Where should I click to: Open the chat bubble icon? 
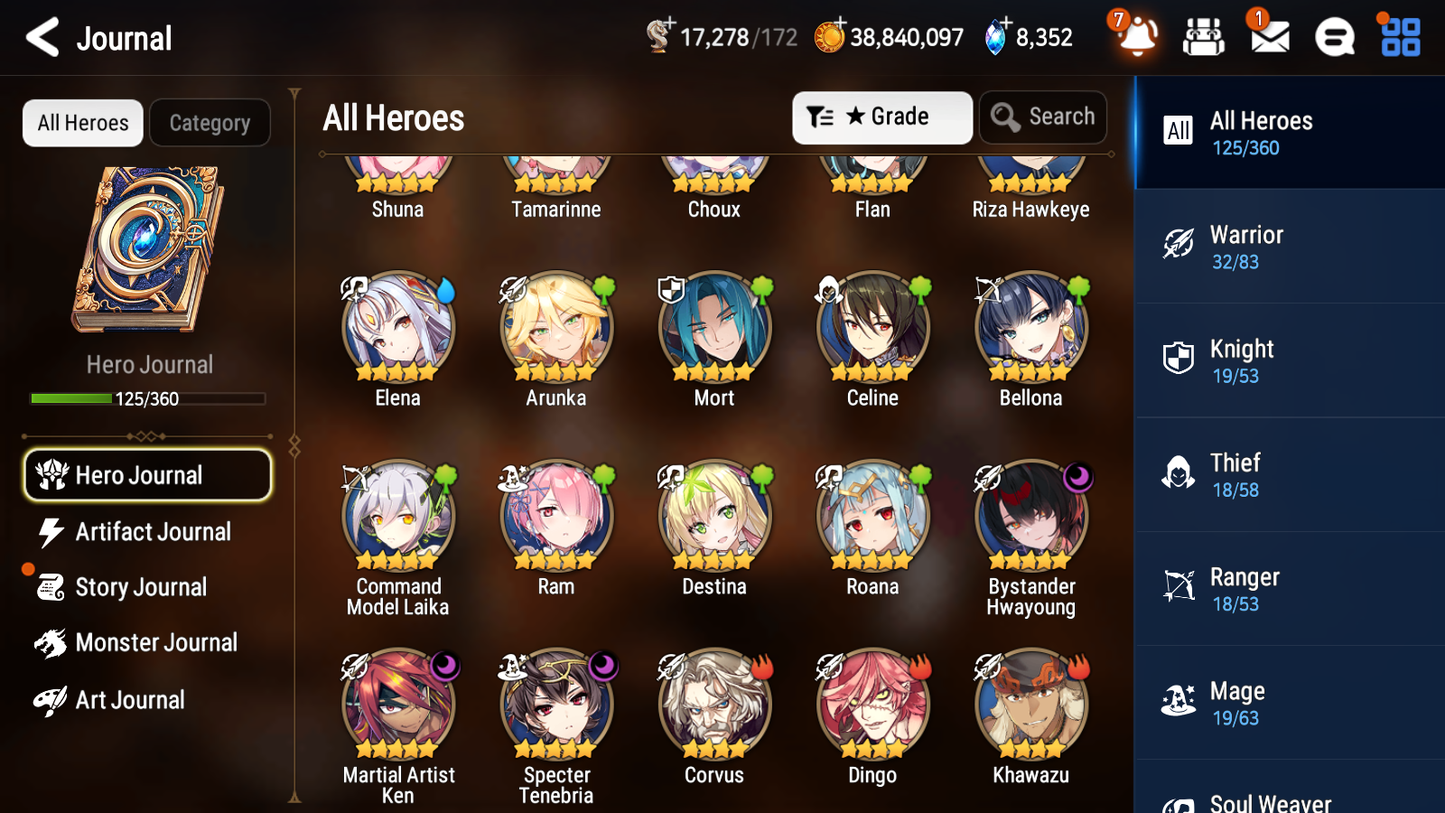1333,38
